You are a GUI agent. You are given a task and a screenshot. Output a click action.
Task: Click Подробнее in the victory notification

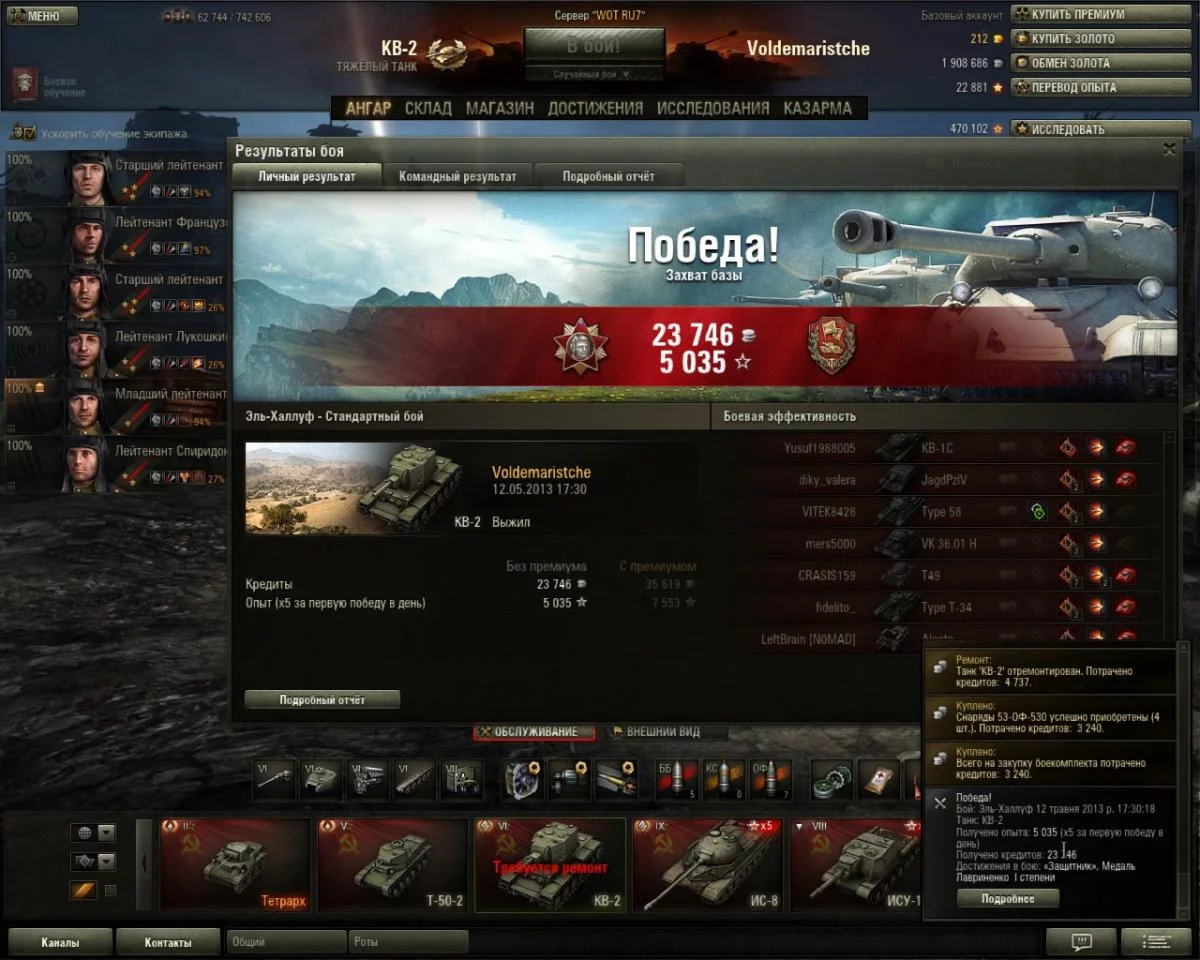[1007, 899]
